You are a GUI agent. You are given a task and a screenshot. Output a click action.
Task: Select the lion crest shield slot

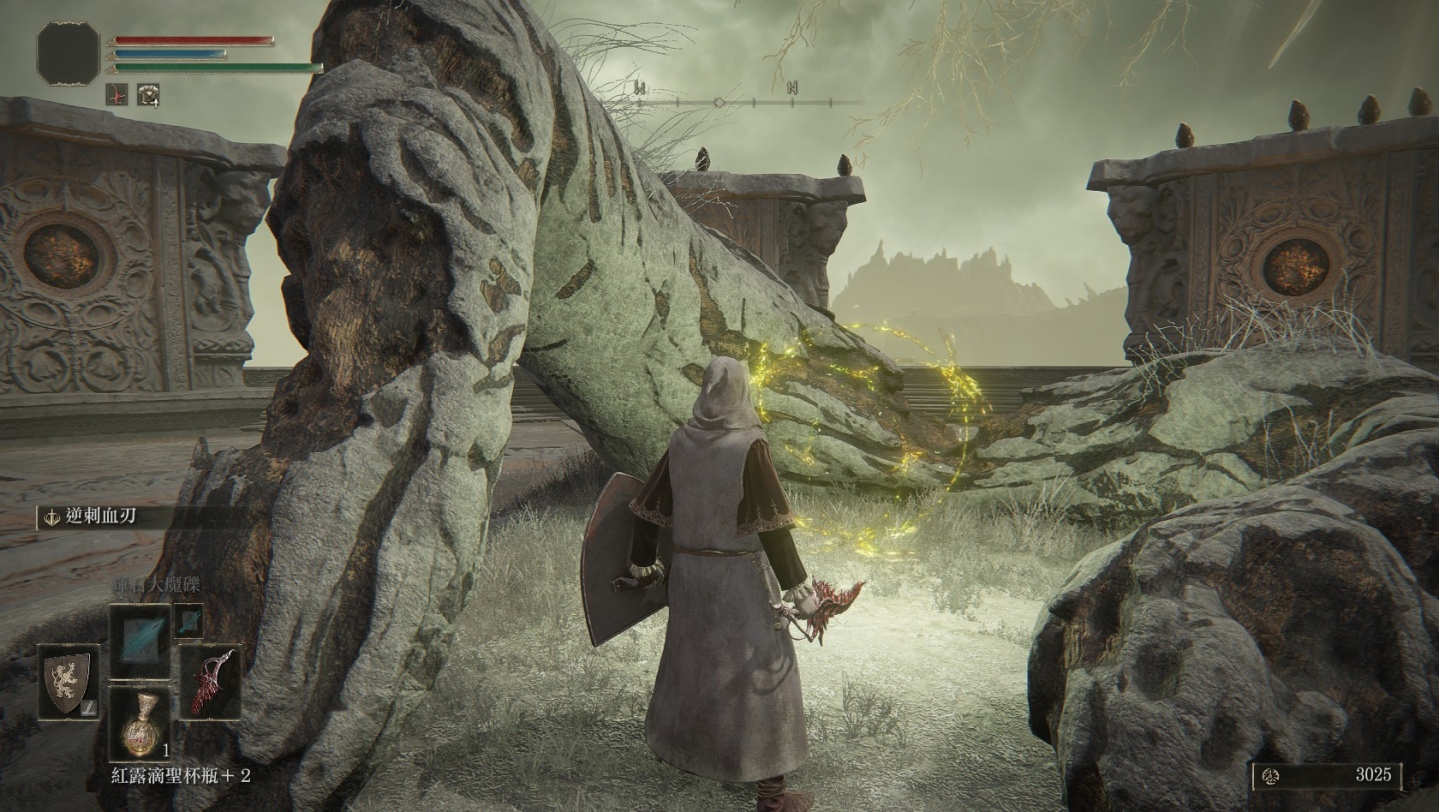pyautogui.click(x=69, y=681)
